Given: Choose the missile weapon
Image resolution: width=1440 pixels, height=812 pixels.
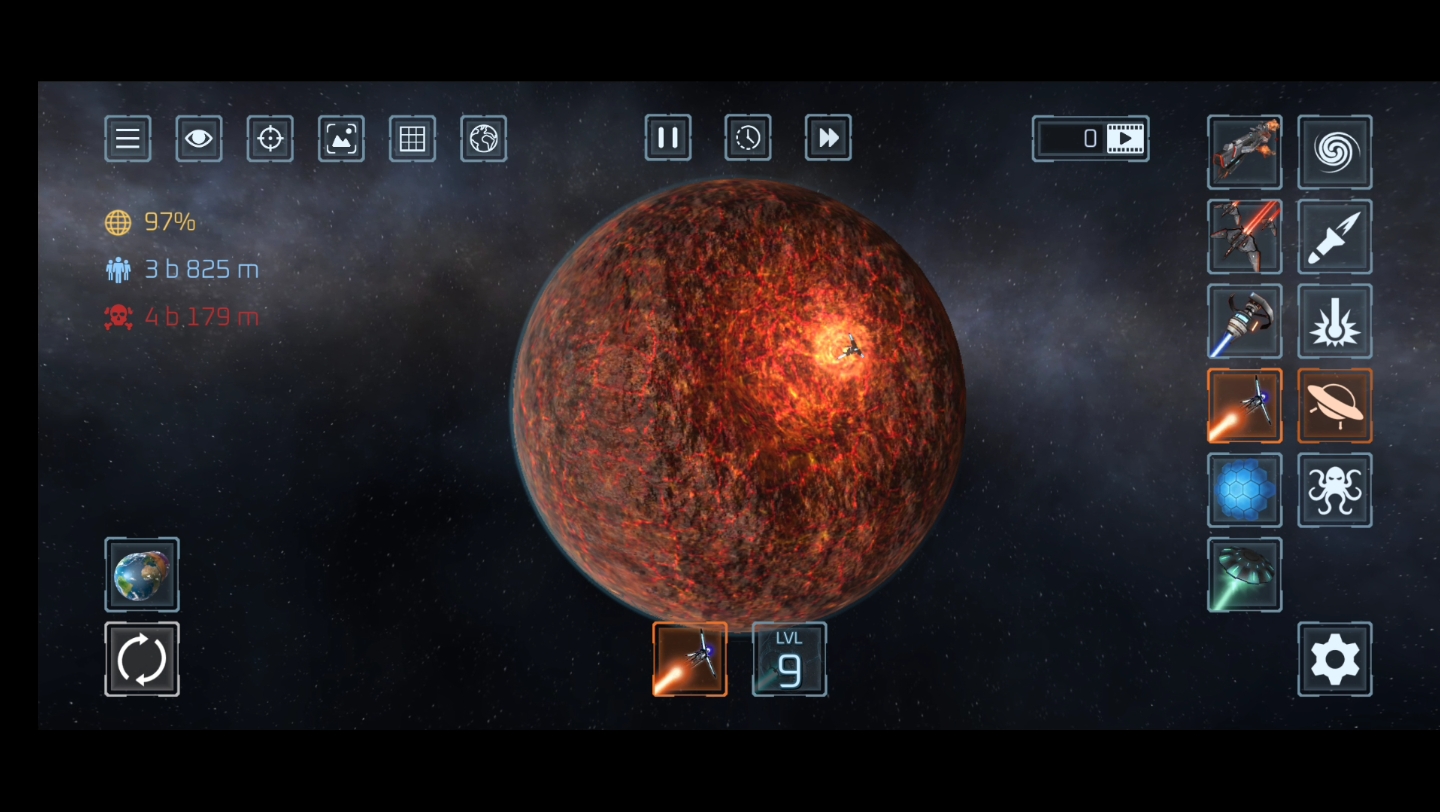Looking at the screenshot, I should [x=1335, y=237].
